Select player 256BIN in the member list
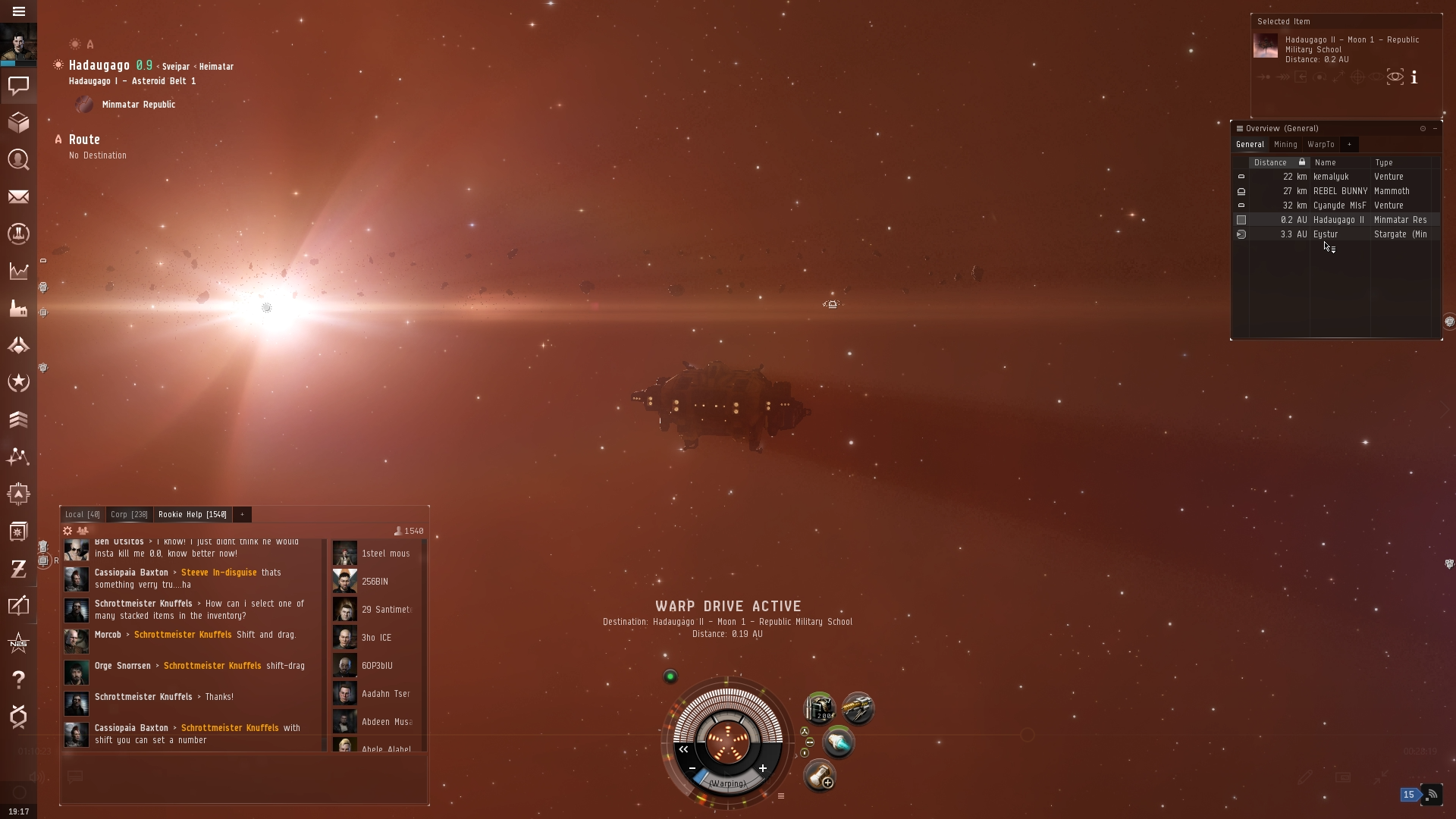 coord(375,582)
